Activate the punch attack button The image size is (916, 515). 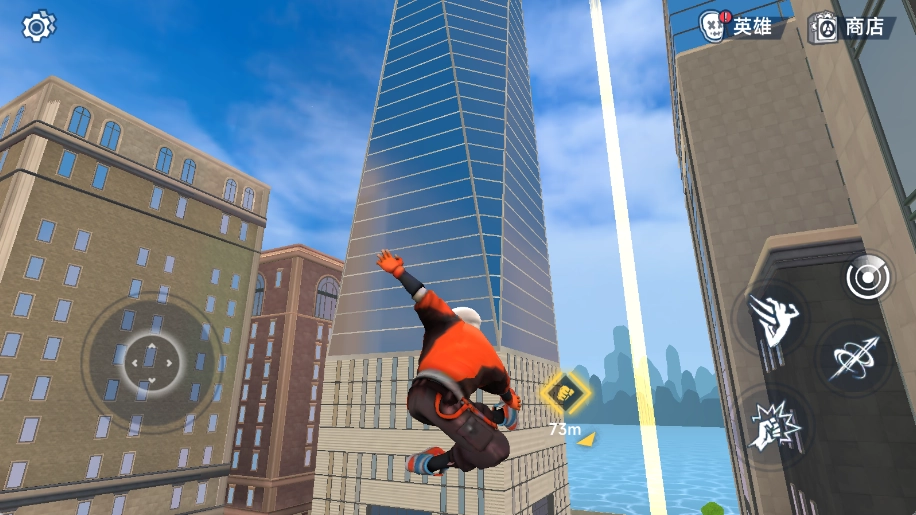click(x=774, y=427)
